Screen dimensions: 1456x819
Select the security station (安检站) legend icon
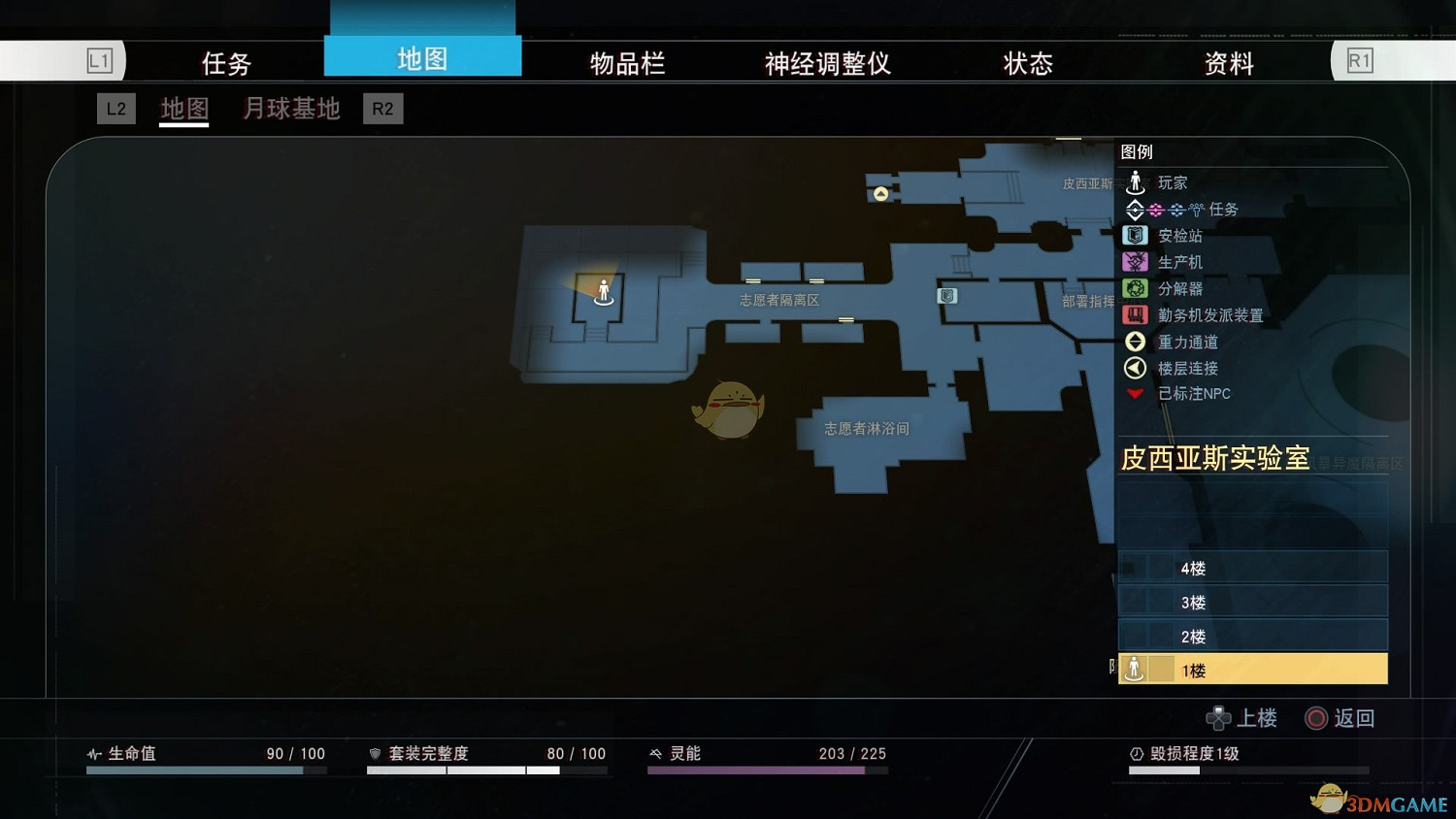[x=1135, y=235]
